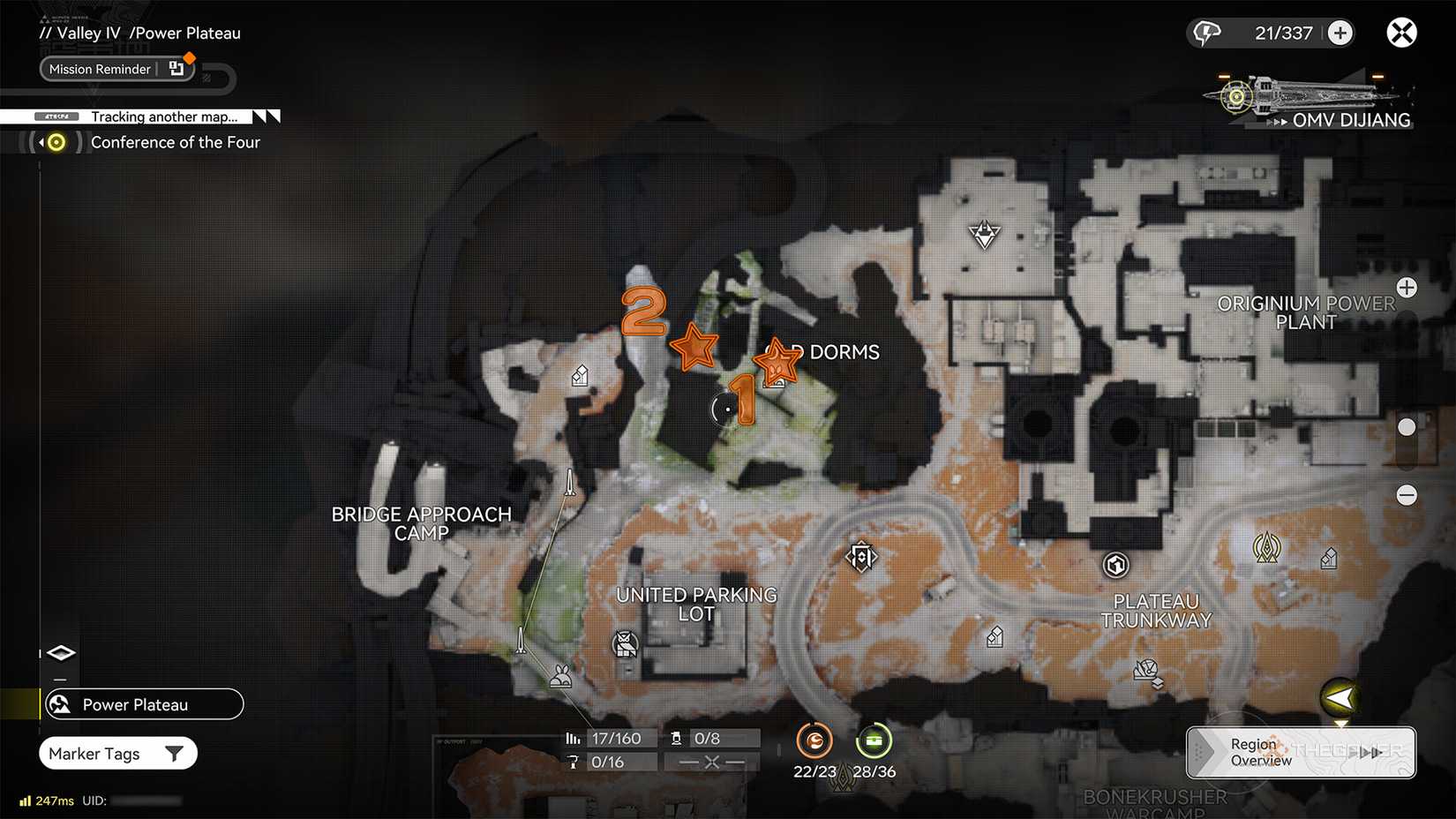Image resolution: width=1456 pixels, height=819 pixels.
Task: Collapse the floor selector diamond above Power Plateau label
Action: [60, 652]
